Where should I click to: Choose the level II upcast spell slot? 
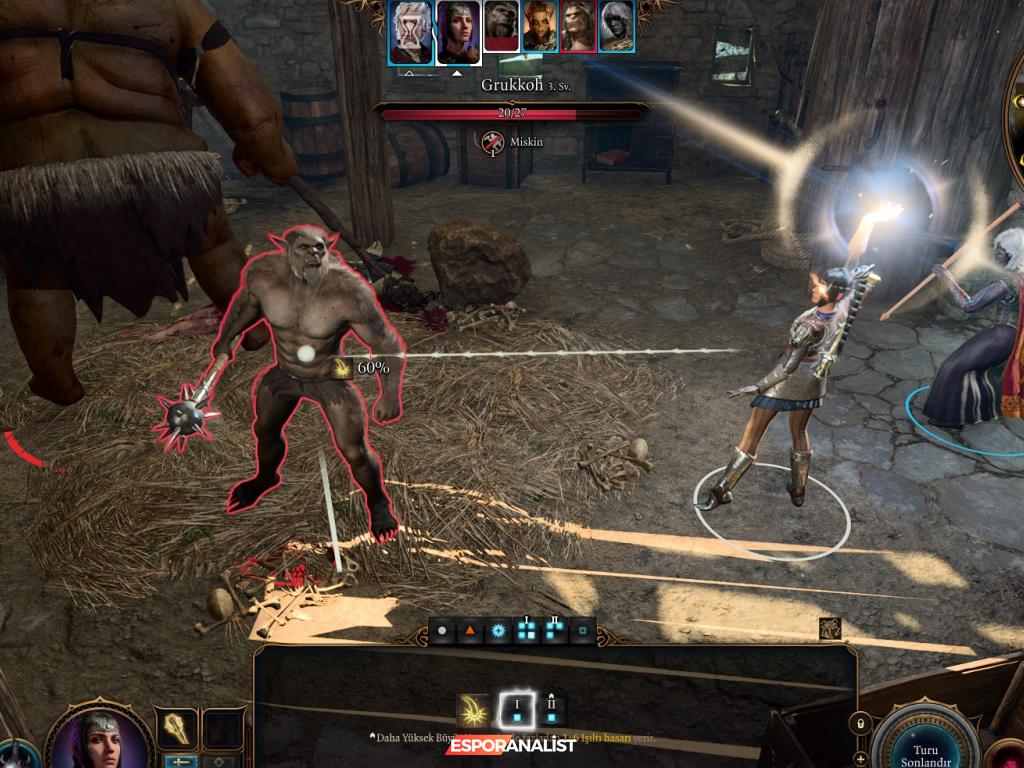click(x=551, y=710)
